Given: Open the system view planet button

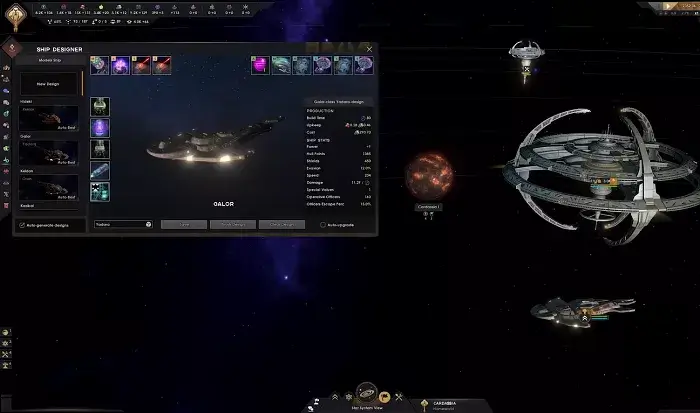Looking at the screenshot, I should (367, 394).
